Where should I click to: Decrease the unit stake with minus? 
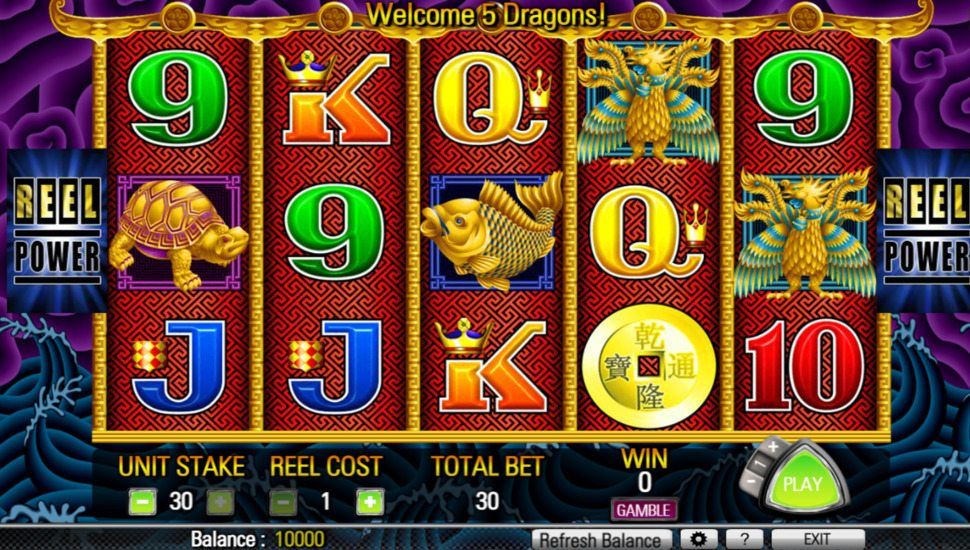point(142,502)
